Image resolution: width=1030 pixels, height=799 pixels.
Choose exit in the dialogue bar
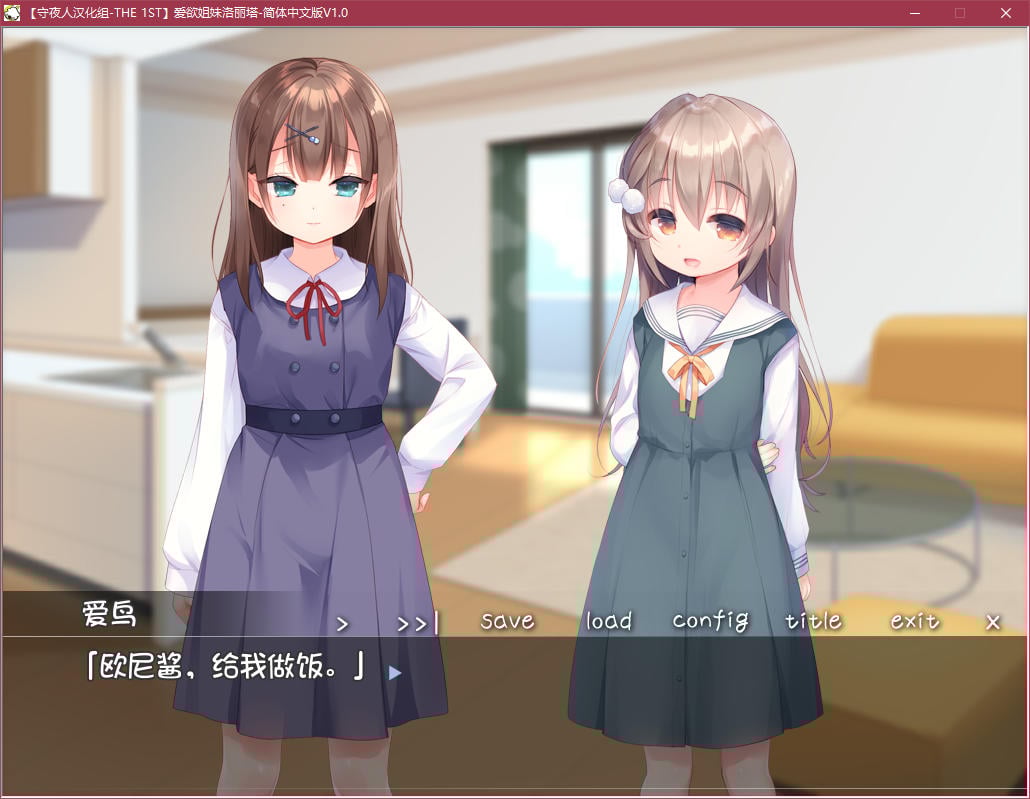click(x=915, y=621)
